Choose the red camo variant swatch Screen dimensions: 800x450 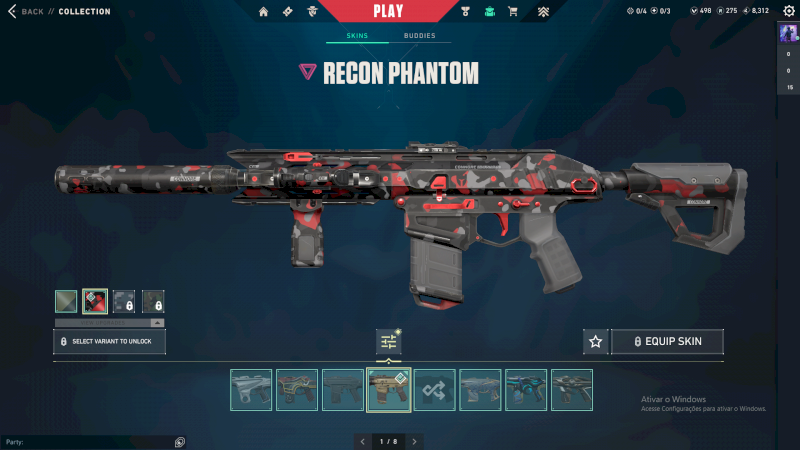[x=95, y=301]
